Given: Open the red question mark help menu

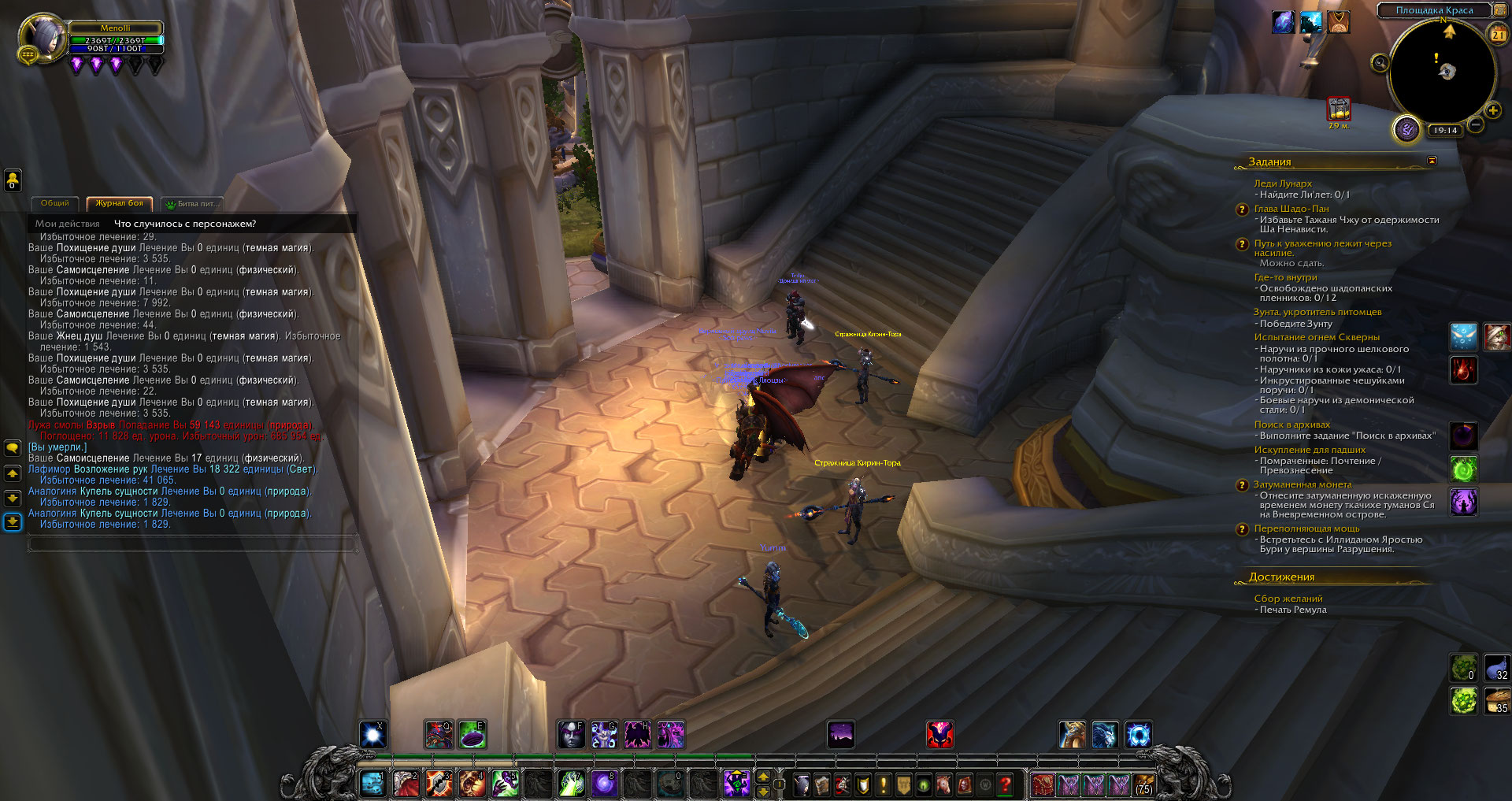Looking at the screenshot, I should [1005, 784].
